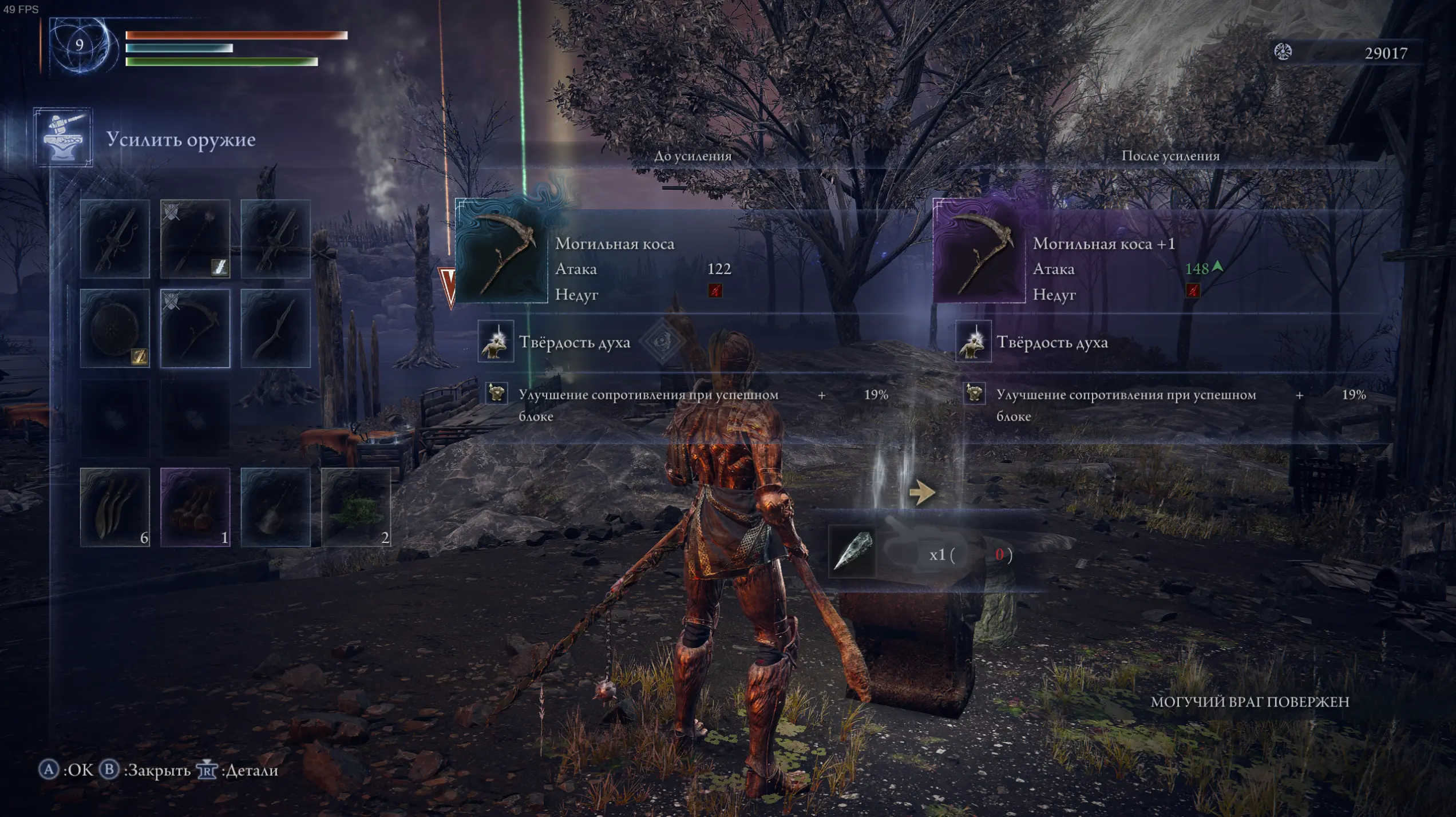Inspect Твёрдость духа skill under До усиления
Image resolution: width=1456 pixels, height=817 pixels.
click(x=496, y=343)
